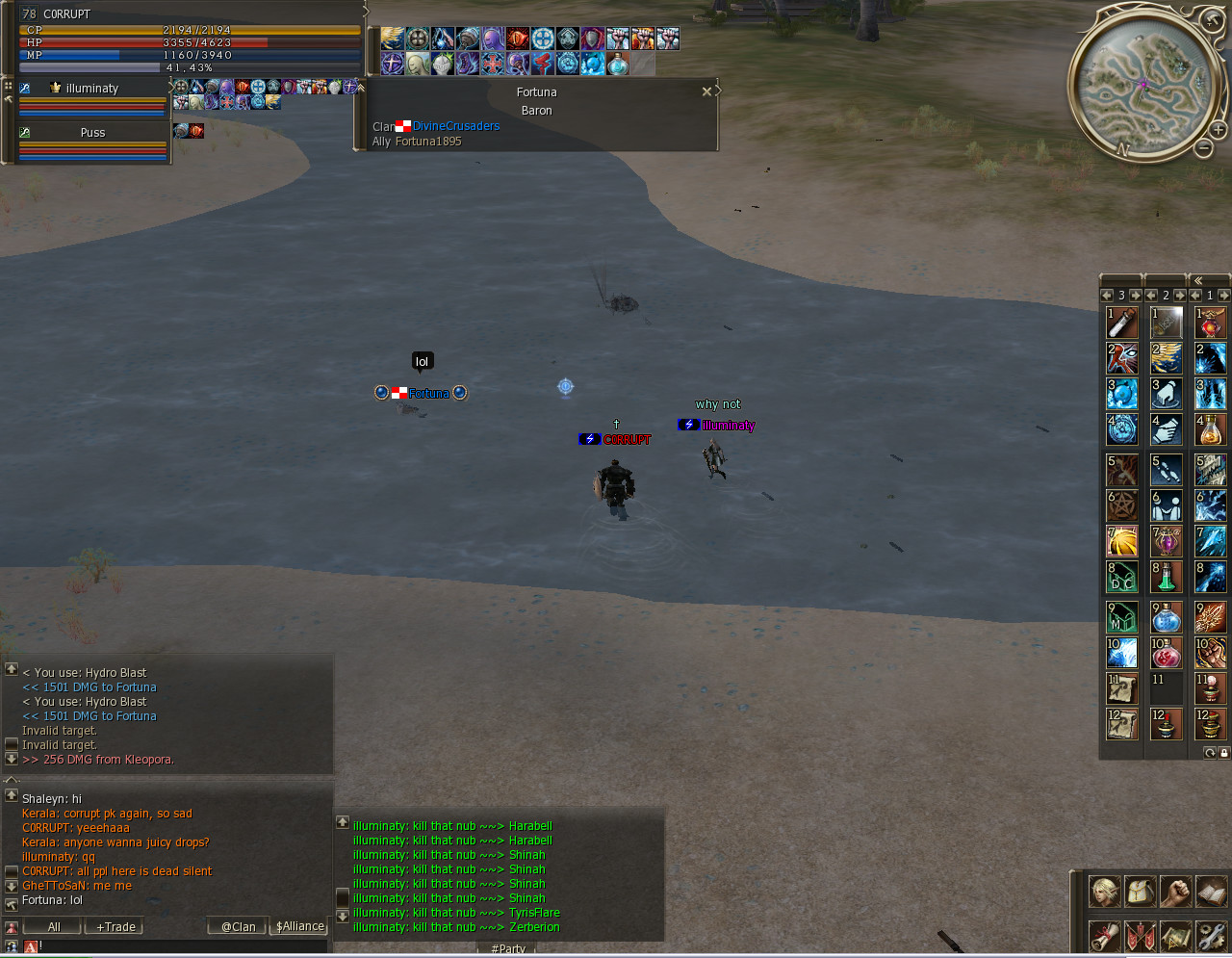The width and height of the screenshot is (1232, 958).
Task: Open the world map icon
Action: pos(1175,935)
